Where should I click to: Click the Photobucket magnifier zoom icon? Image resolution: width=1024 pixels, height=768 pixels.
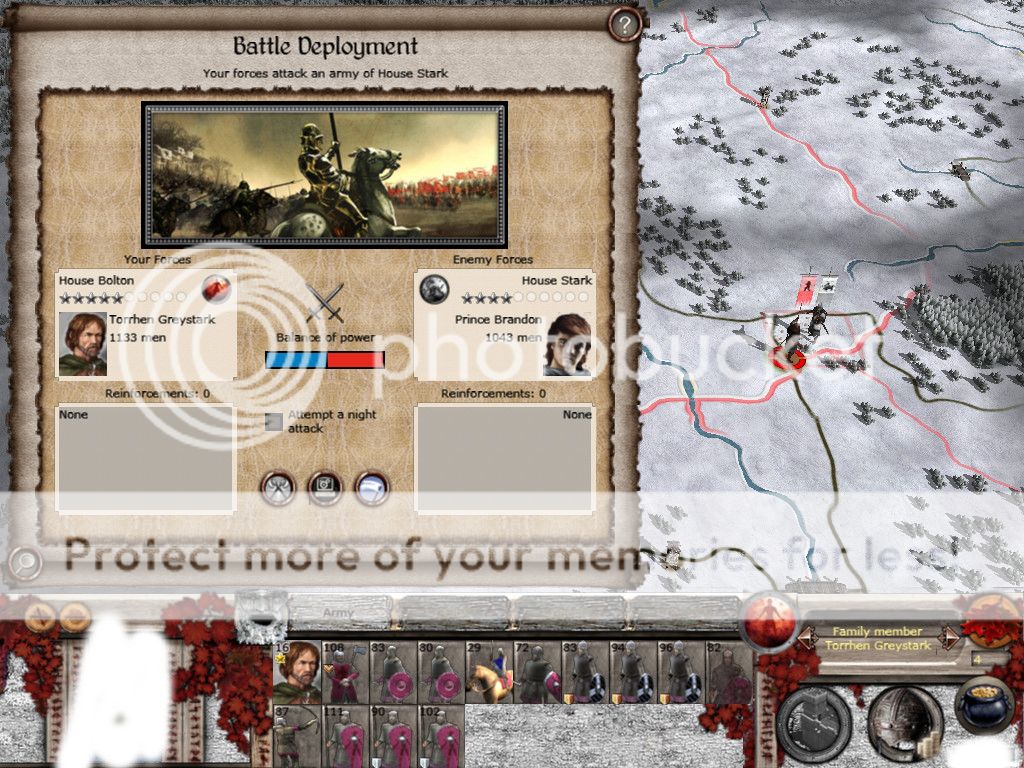pos(24,563)
